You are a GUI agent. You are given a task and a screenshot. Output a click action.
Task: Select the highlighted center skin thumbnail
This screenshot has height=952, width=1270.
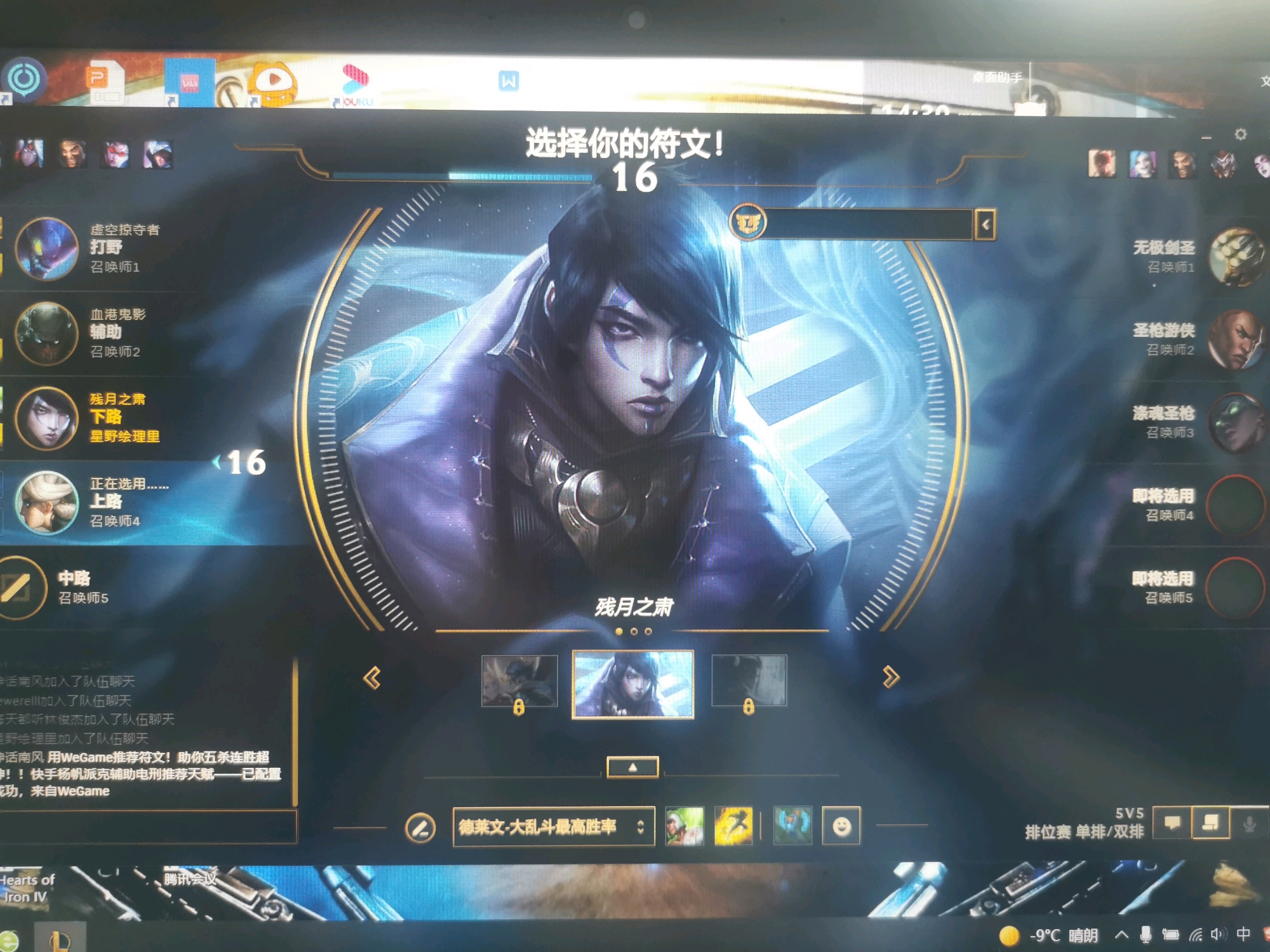point(632,684)
